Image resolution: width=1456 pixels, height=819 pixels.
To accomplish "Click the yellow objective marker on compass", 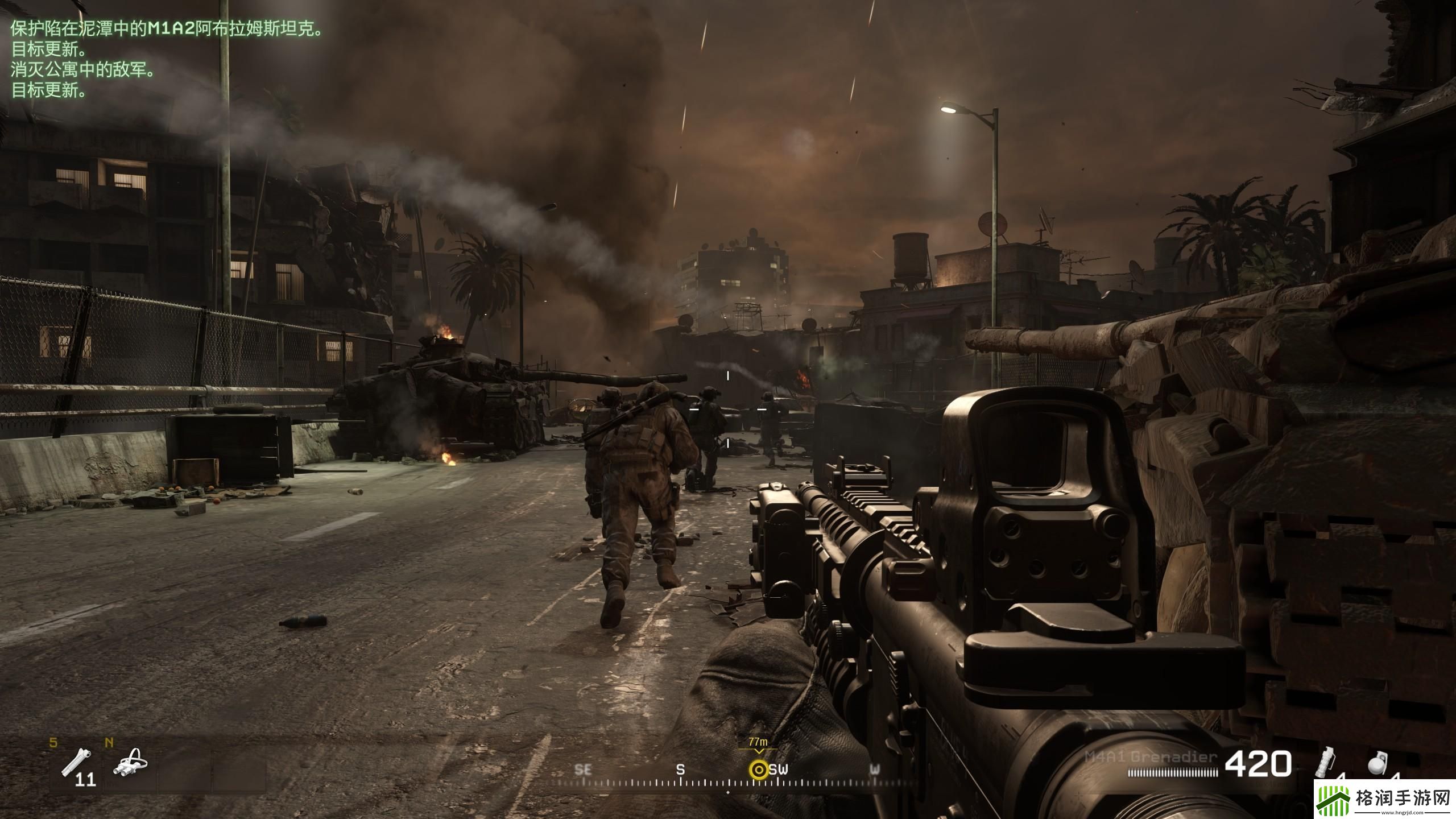I will [758, 770].
